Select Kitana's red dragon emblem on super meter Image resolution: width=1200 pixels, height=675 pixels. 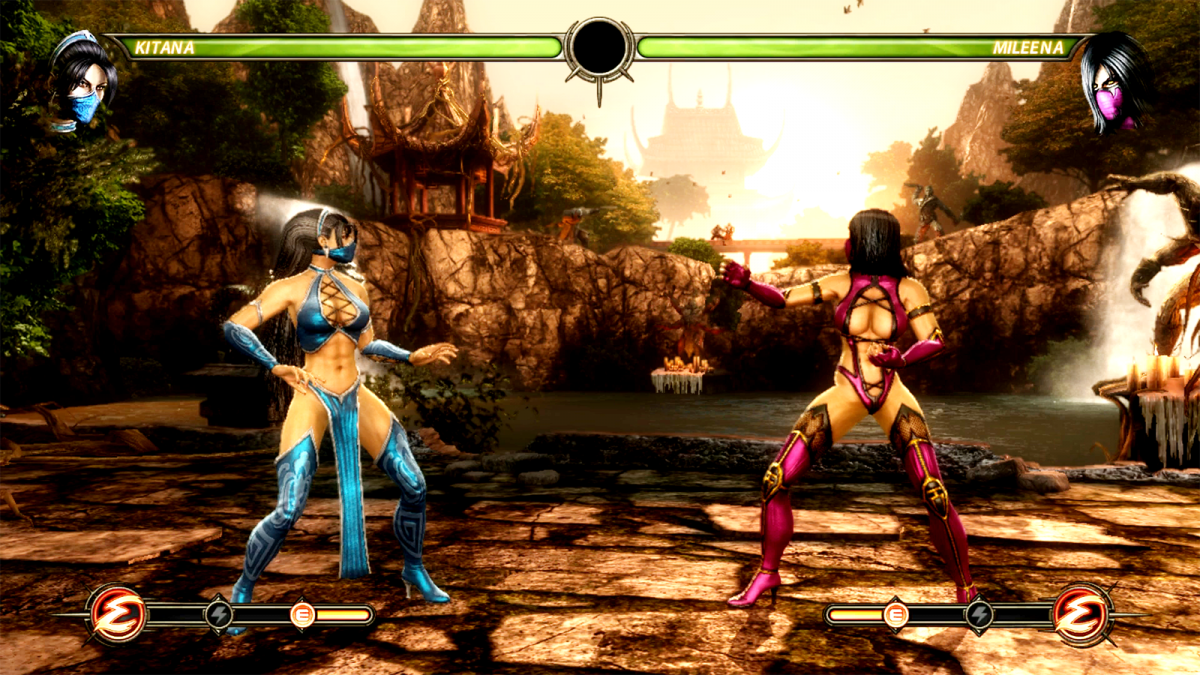coord(116,614)
